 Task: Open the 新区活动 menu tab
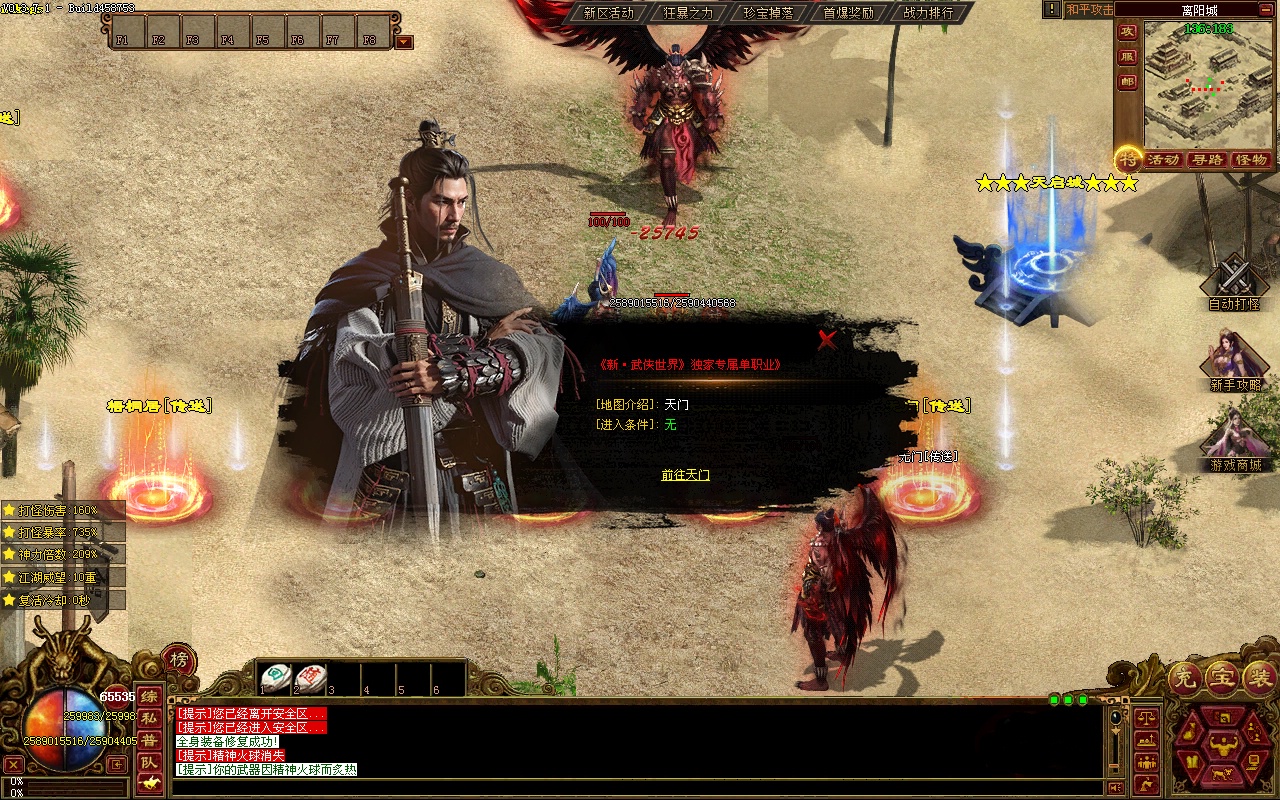tap(608, 13)
